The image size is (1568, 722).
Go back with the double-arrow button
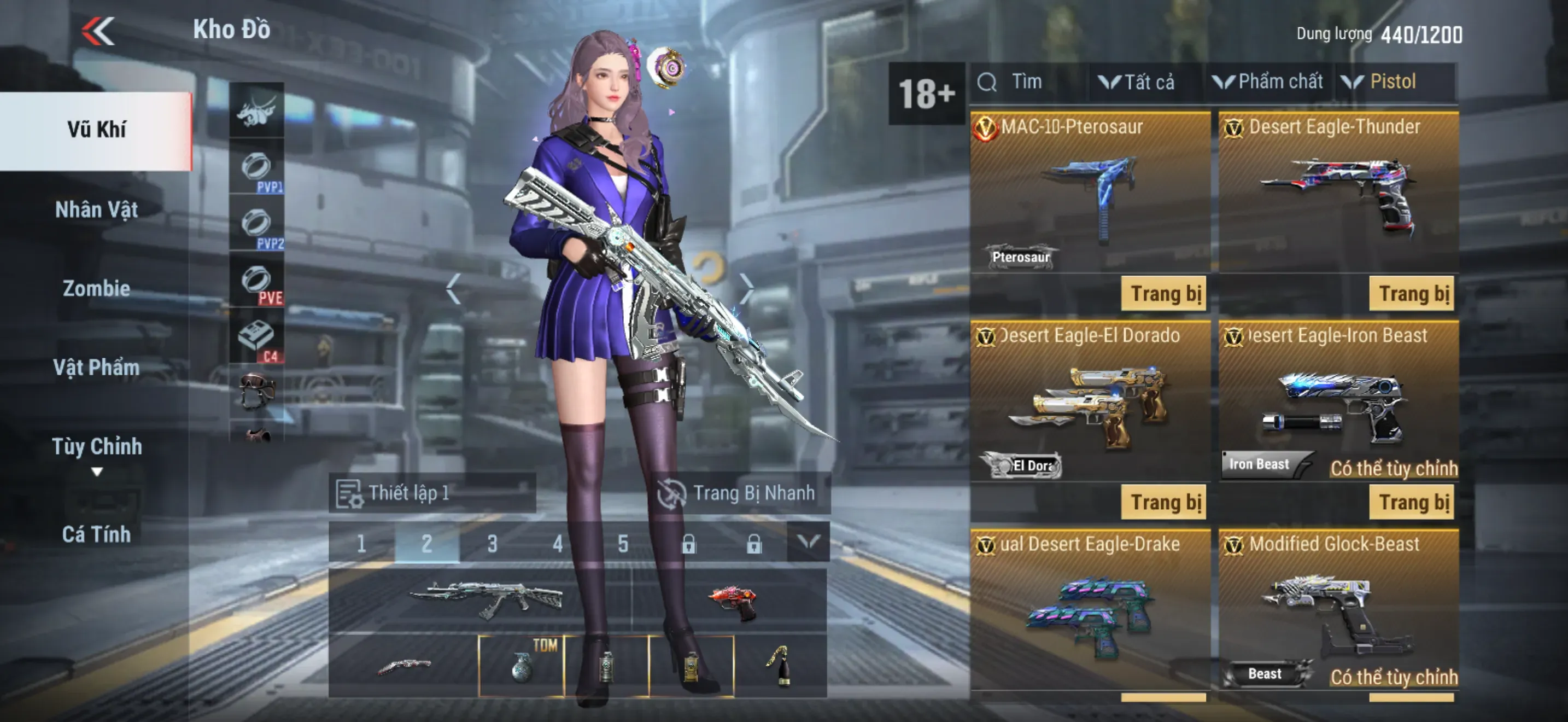click(98, 31)
